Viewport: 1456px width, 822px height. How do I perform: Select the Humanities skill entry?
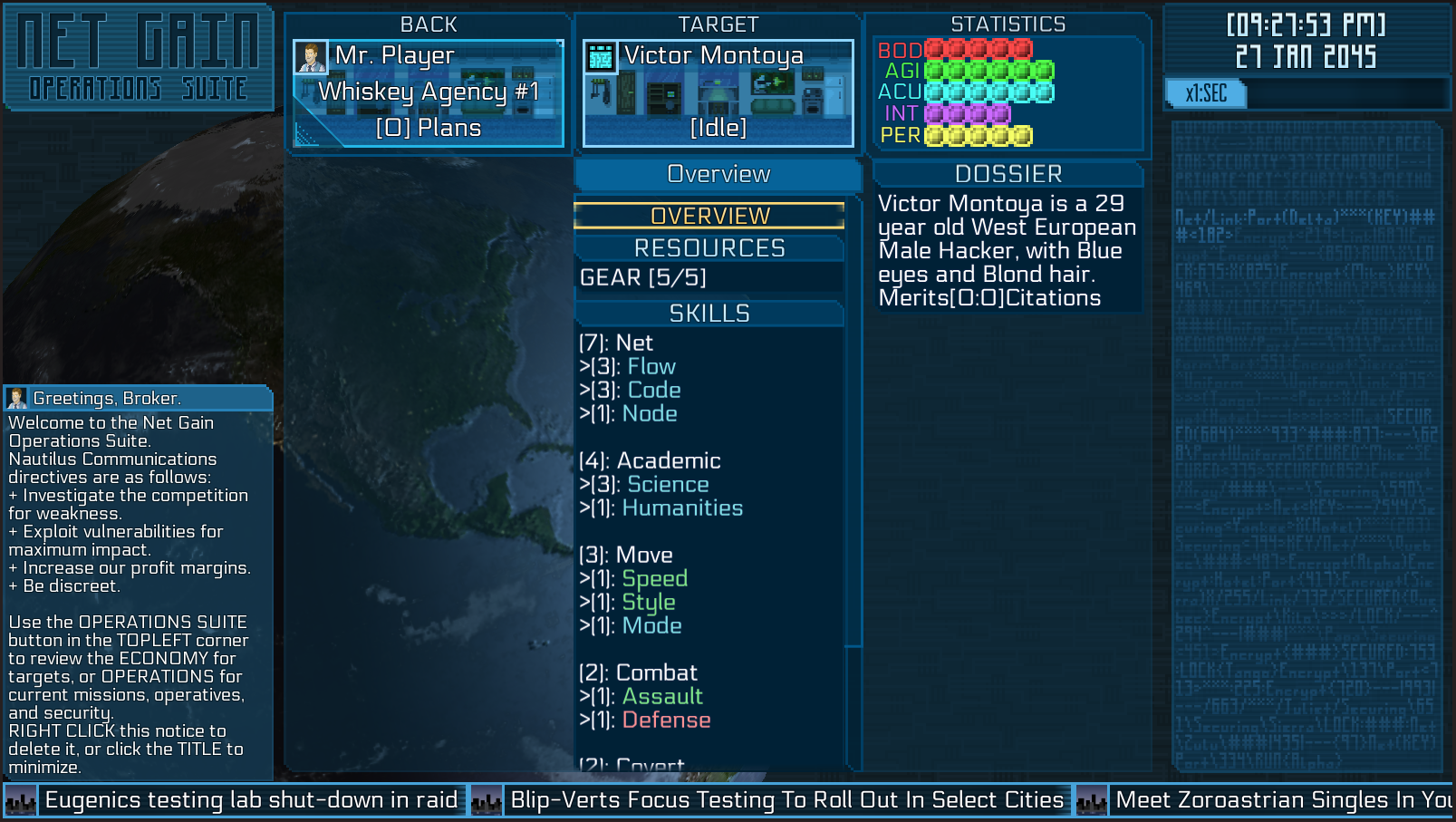(x=682, y=508)
